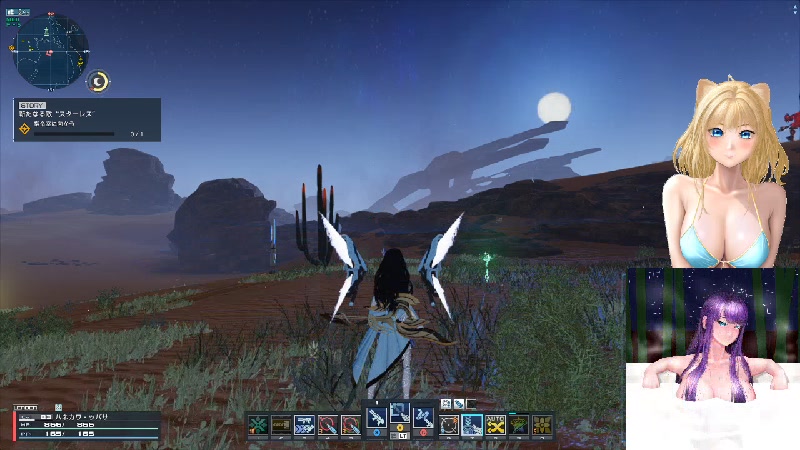Click the STORY quest tracker panel
Screen dimensions: 800x450
(87, 119)
